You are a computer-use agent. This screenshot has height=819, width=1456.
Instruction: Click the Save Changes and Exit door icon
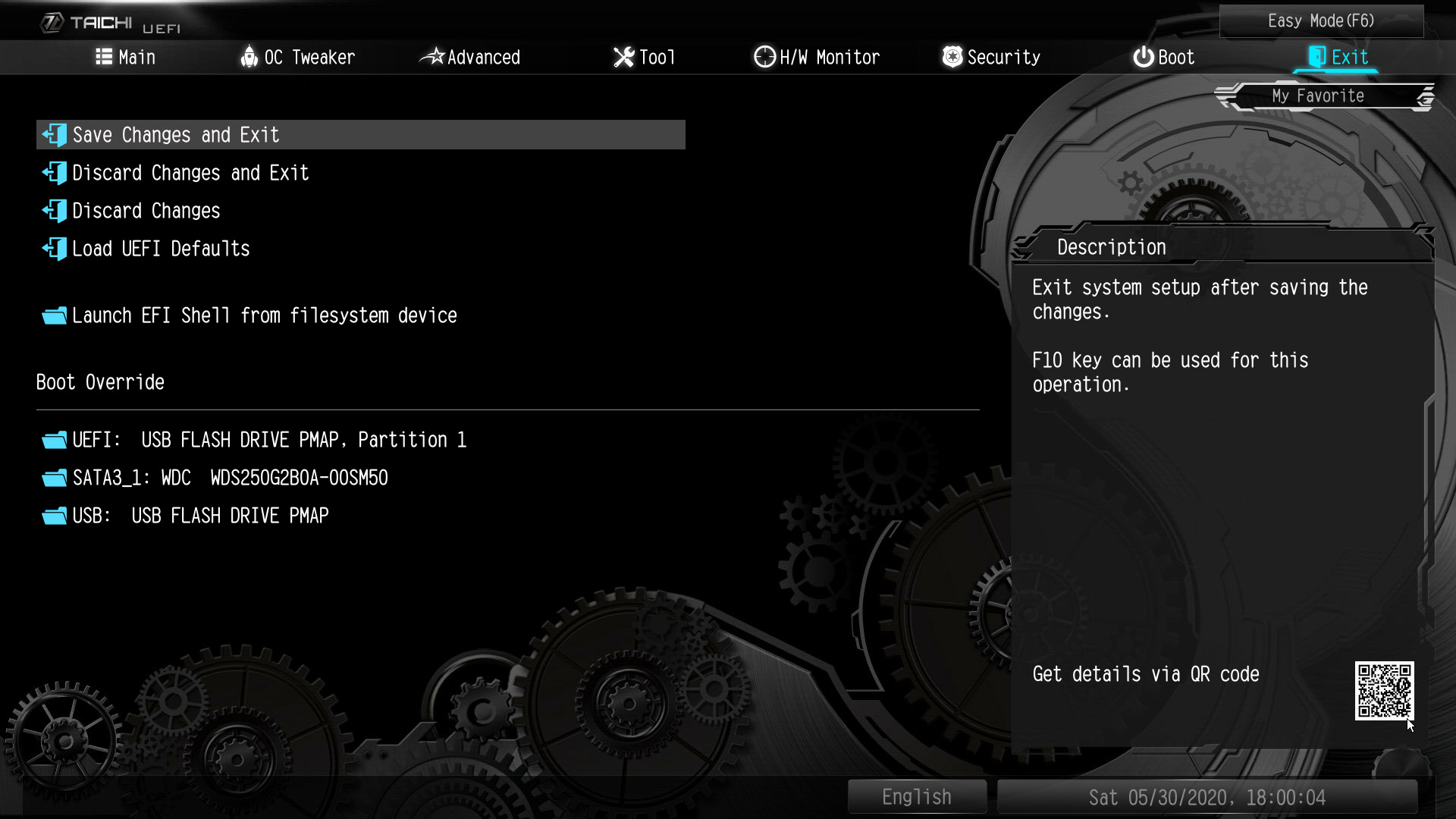[53, 135]
